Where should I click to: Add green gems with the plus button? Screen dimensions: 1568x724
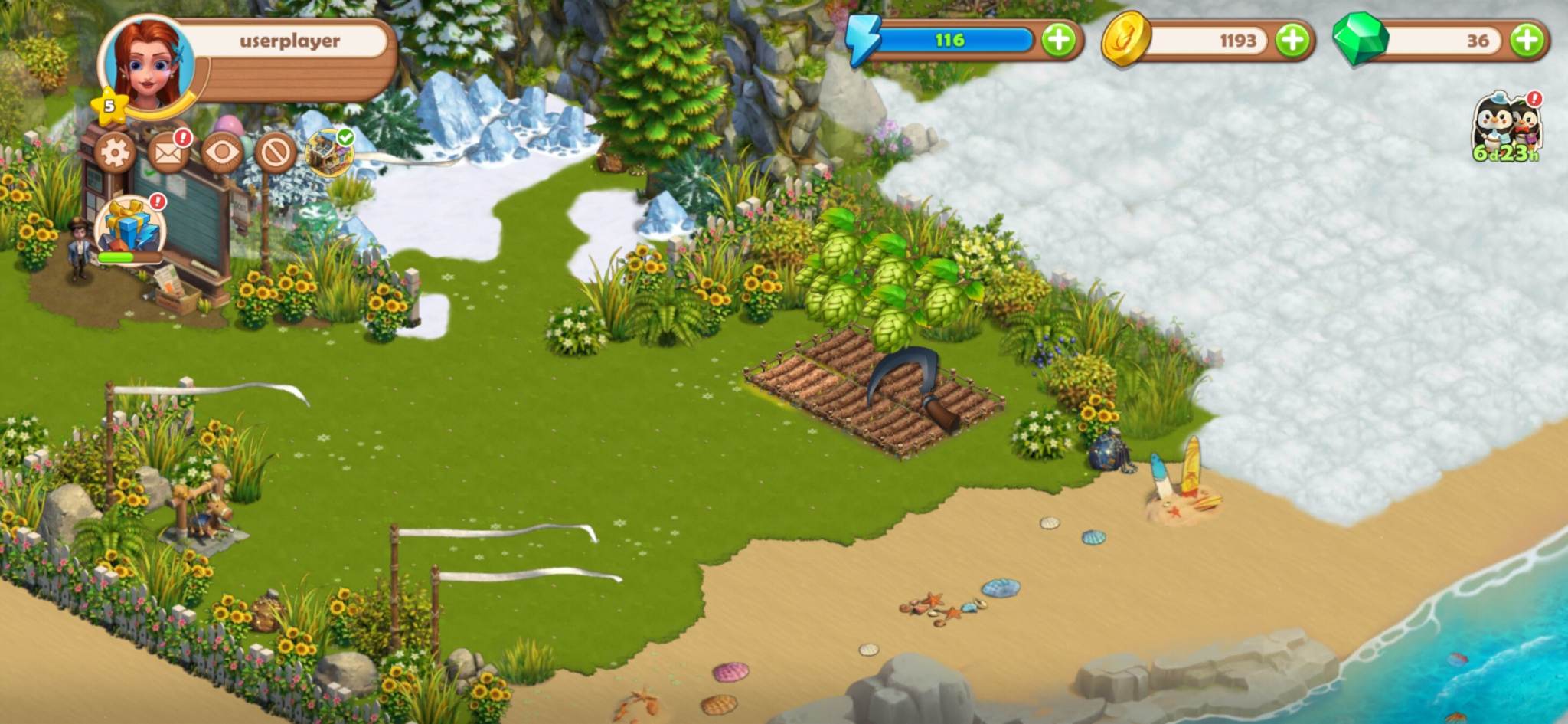click(x=1527, y=40)
